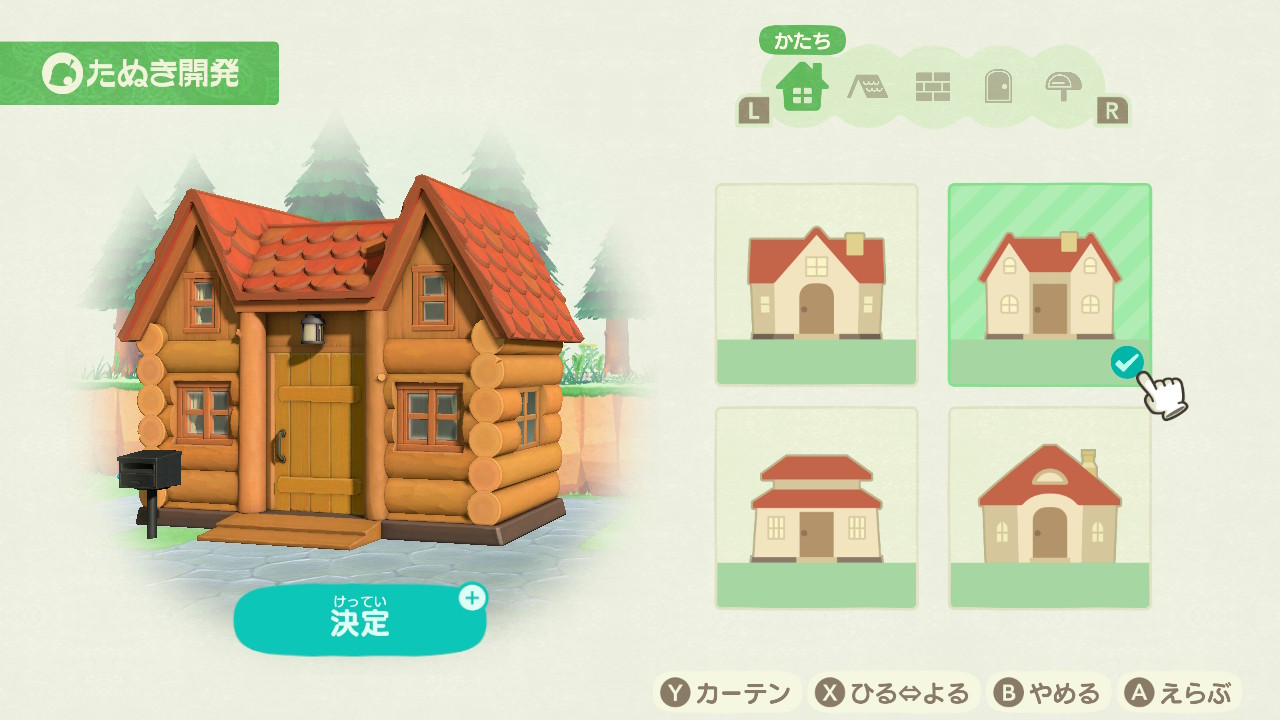Screen dimensions: 1280x720
Task: Choose the single-gable house with chimney
Action: coord(816,284)
